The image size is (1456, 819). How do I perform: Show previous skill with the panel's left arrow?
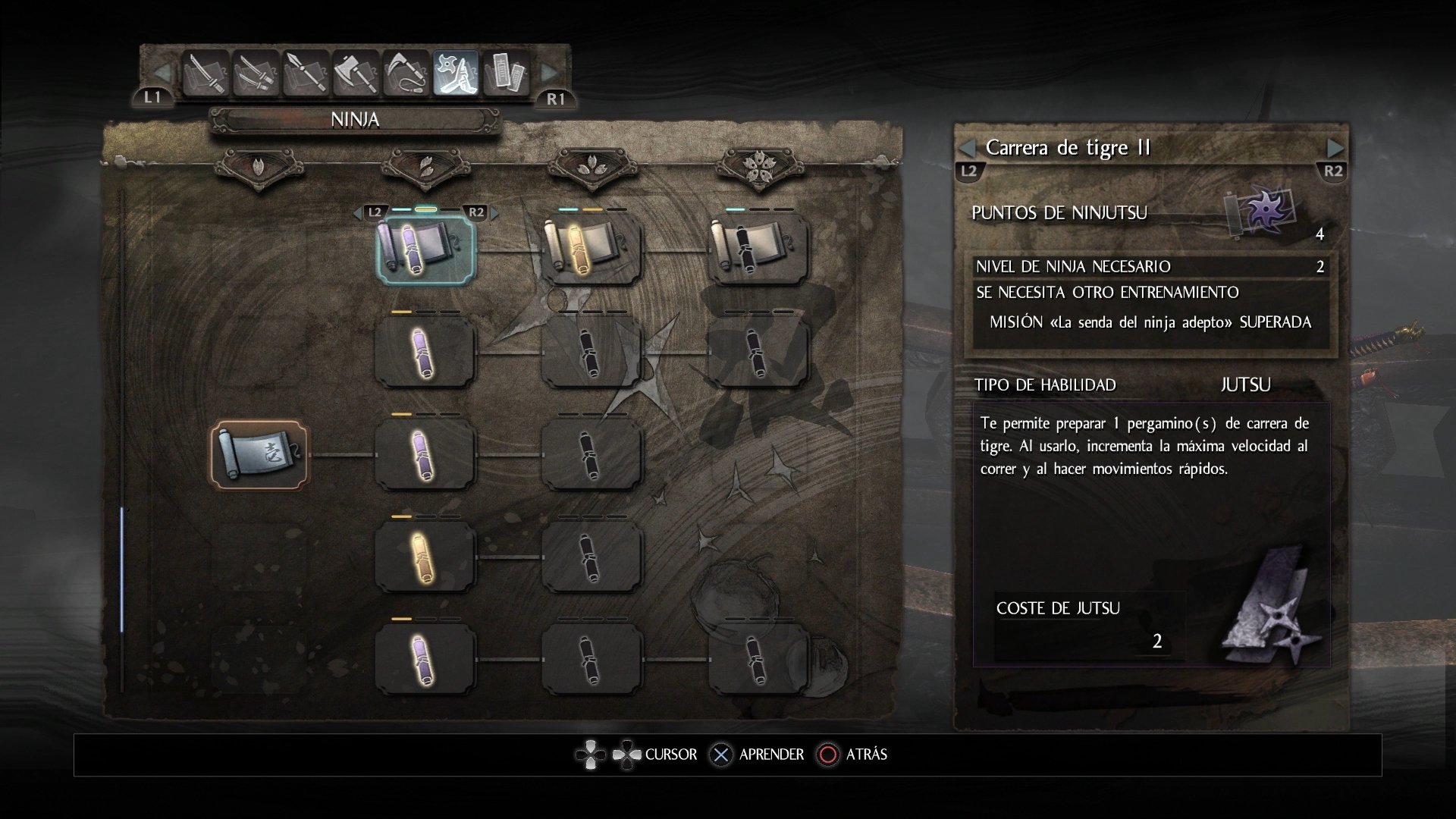[x=968, y=149]
